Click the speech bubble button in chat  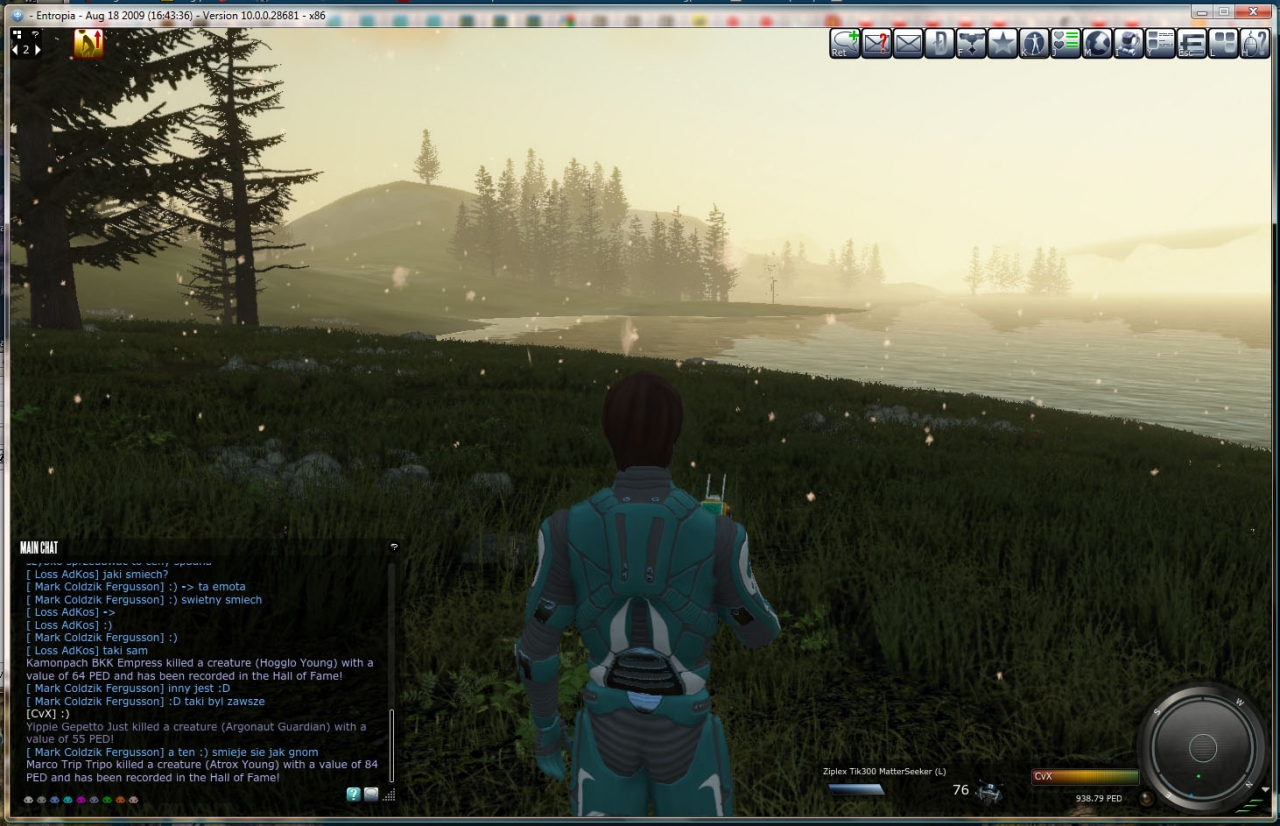[371, 794]
